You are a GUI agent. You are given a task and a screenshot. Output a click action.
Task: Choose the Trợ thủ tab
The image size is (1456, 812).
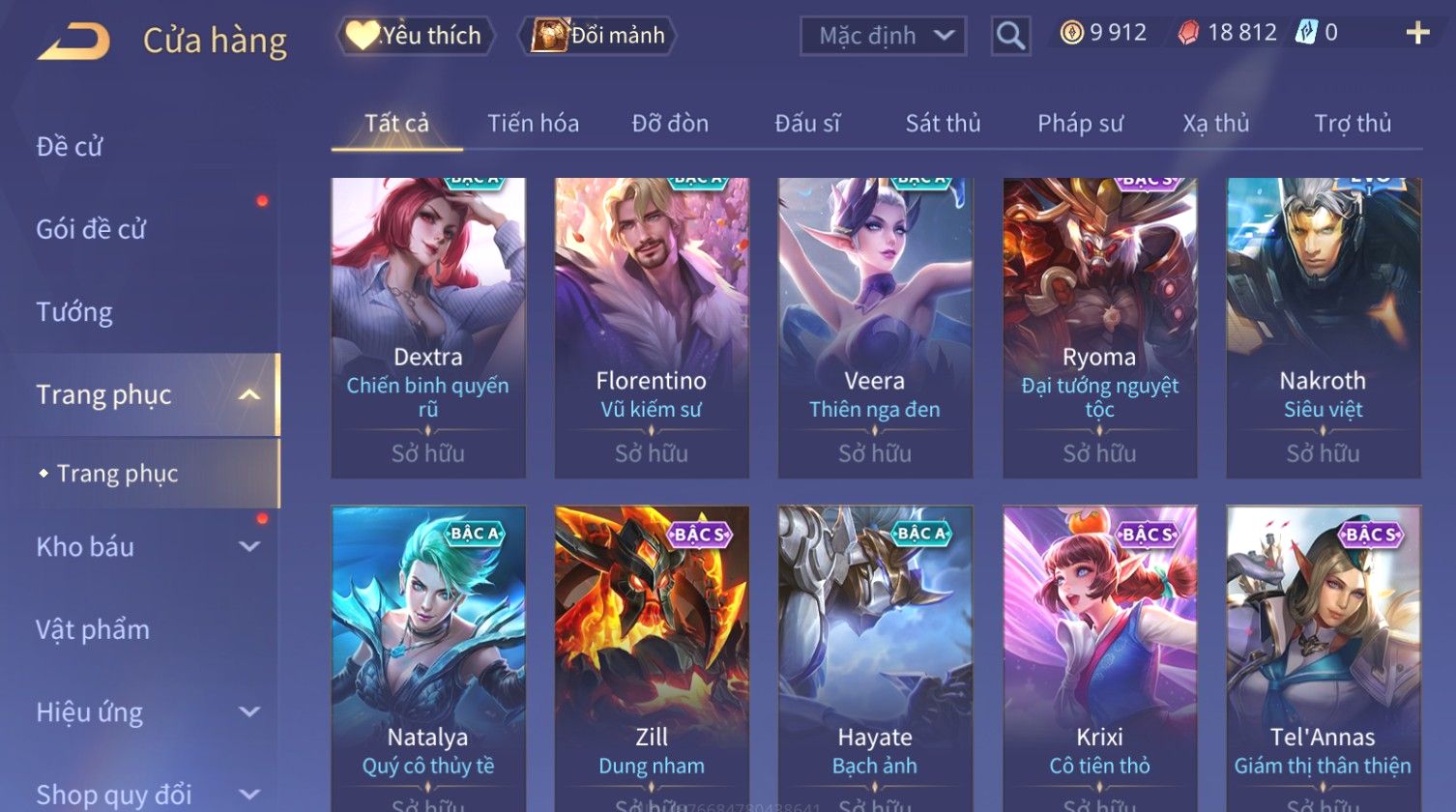point(1352,124)
